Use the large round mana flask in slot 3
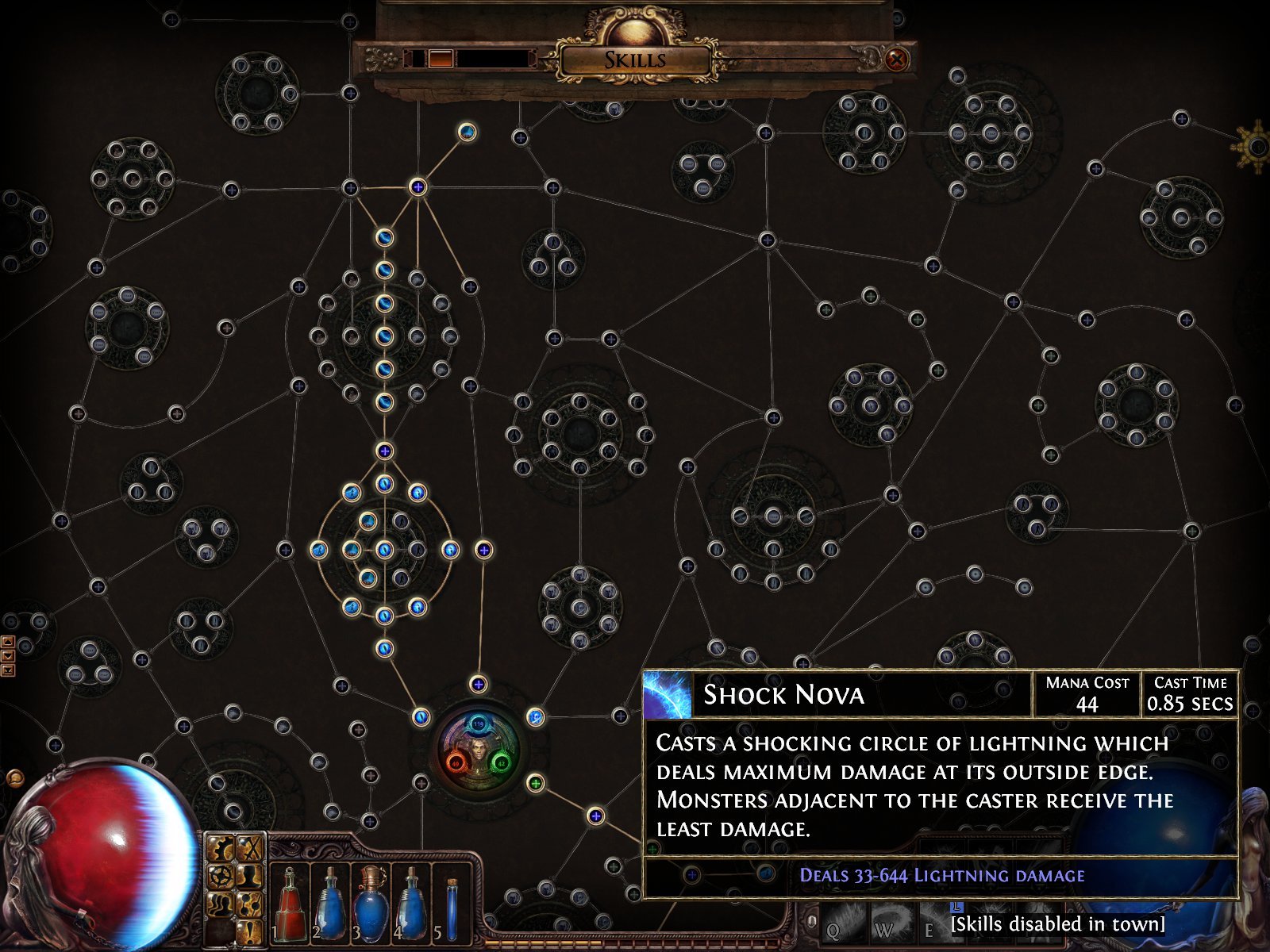This screenshot has width=1270, height=952. click(369, 906)
